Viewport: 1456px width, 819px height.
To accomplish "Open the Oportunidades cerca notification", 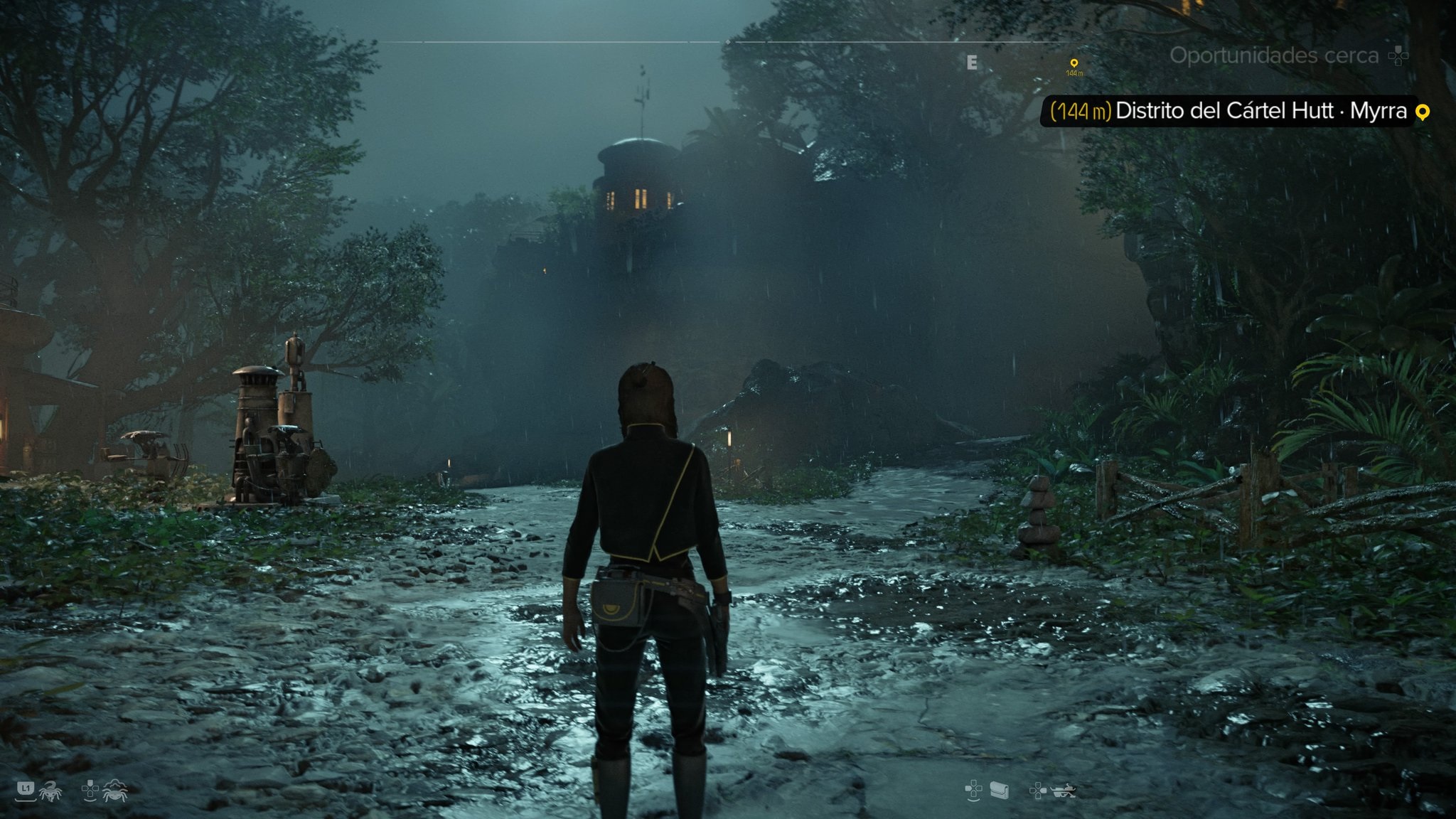I will pos(1274,55).
